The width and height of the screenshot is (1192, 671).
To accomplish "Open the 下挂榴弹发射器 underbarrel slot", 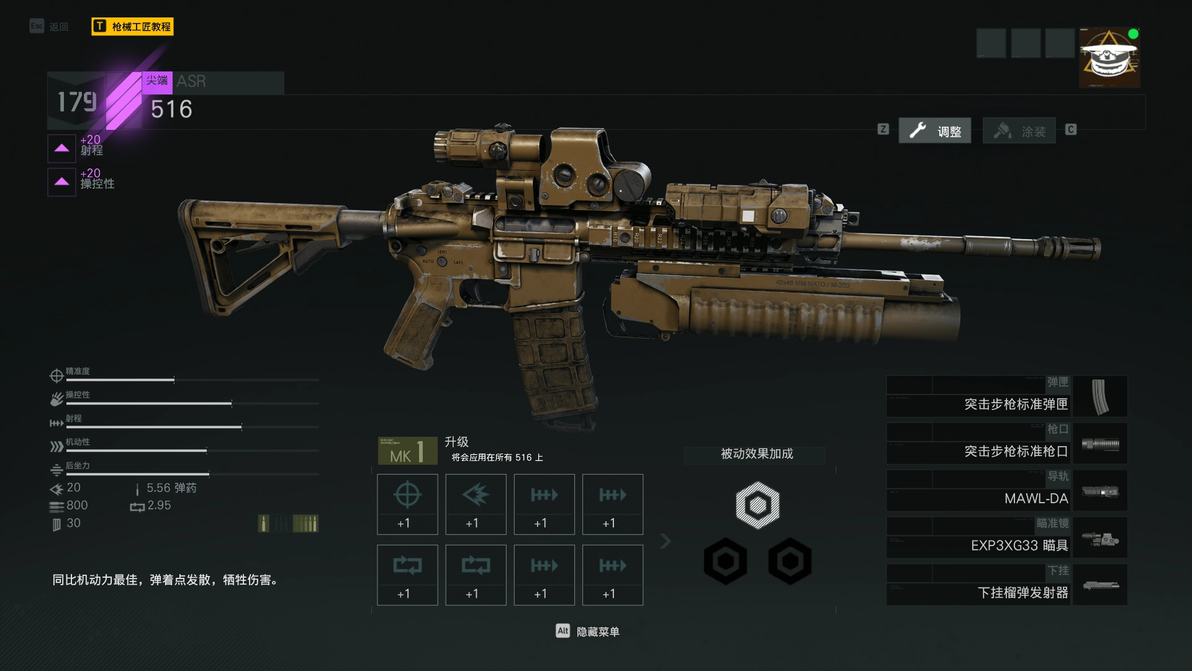I will (x=1006, y=585).
